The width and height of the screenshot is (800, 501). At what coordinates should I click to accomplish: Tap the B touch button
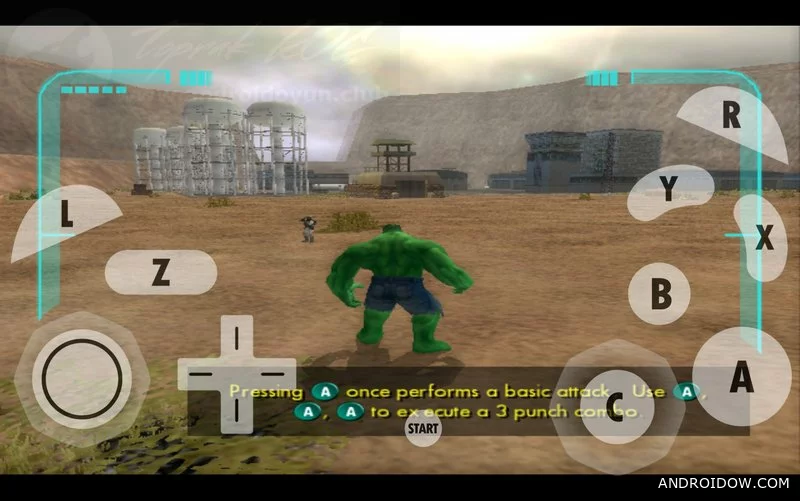(x=660, y=294)
